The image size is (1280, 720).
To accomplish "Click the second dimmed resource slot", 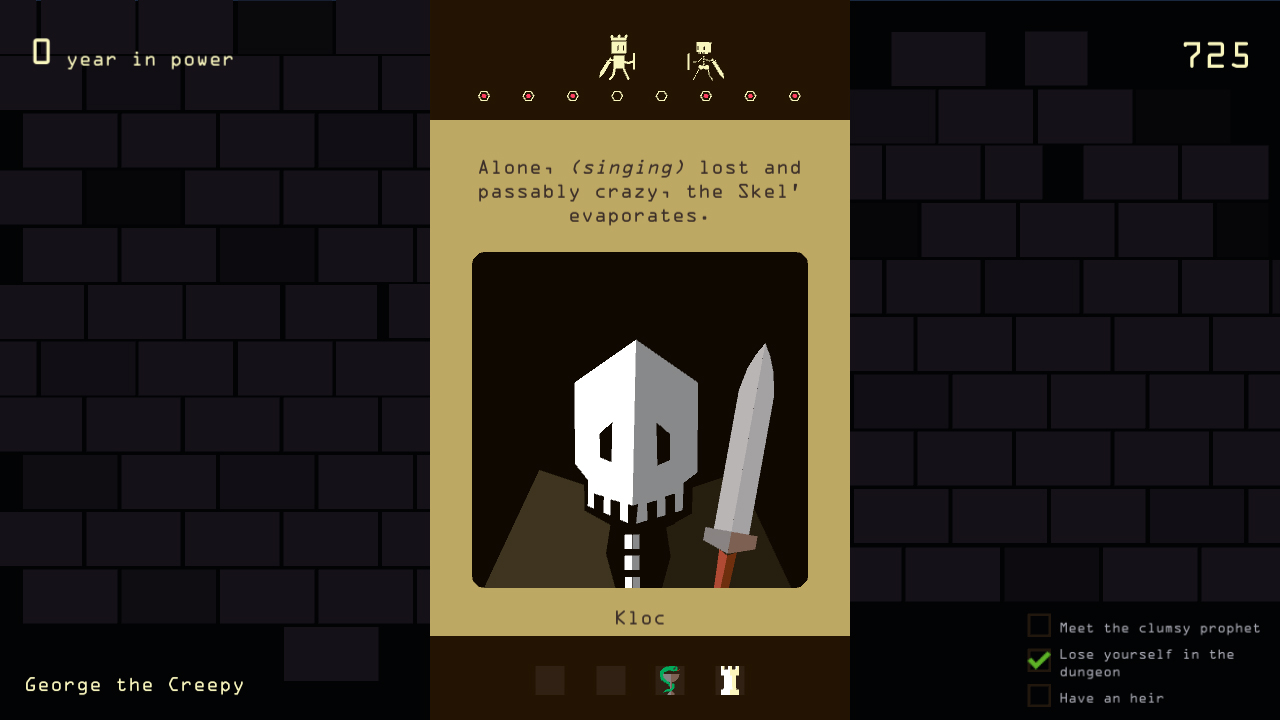I will [x=610, y=680].
